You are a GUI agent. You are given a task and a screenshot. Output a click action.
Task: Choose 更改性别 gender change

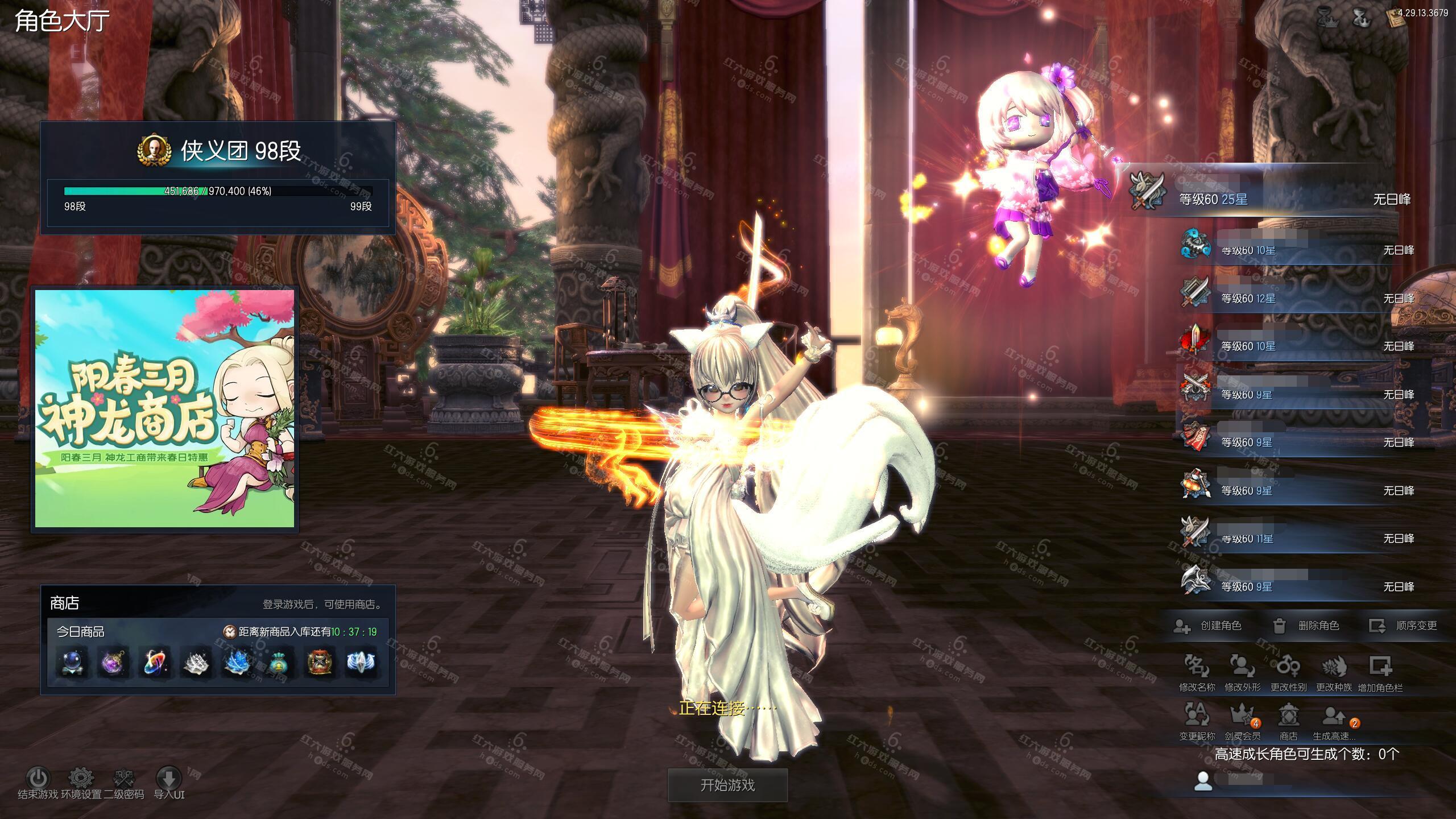pos(1288,672)
